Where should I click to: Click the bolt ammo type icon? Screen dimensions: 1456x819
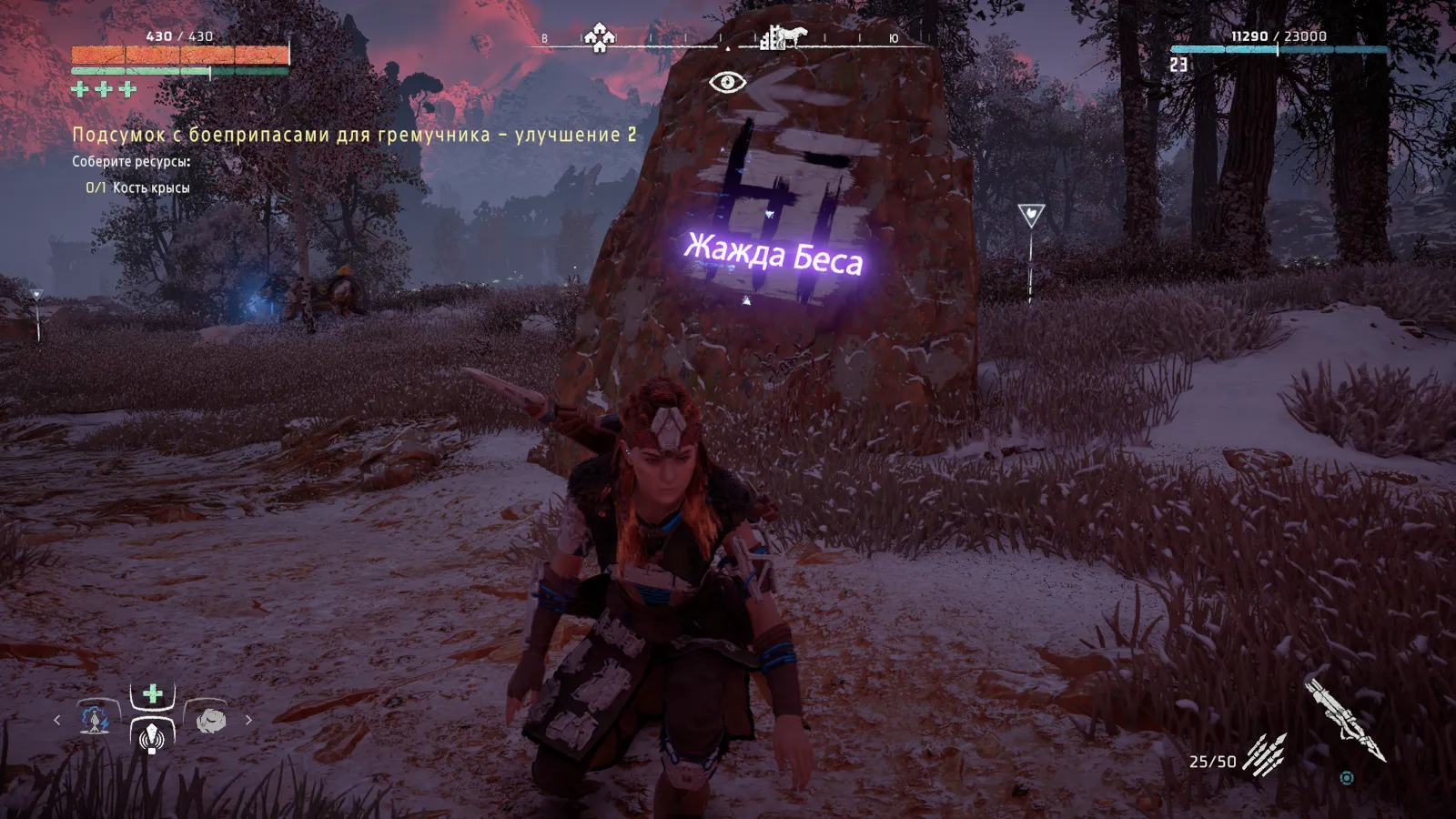tap(1265, 754)
